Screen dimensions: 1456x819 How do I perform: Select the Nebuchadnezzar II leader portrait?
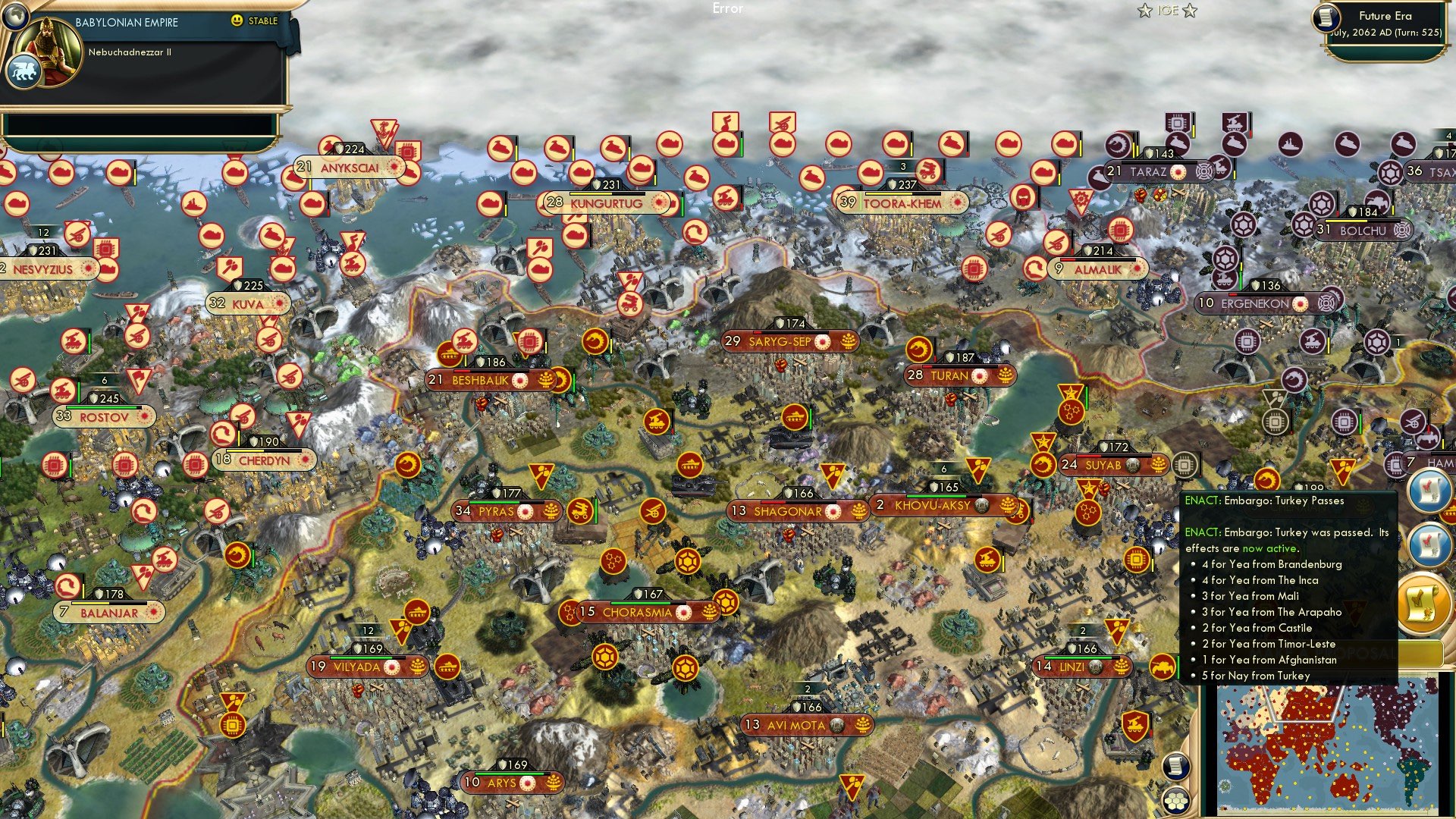point(50,52)
